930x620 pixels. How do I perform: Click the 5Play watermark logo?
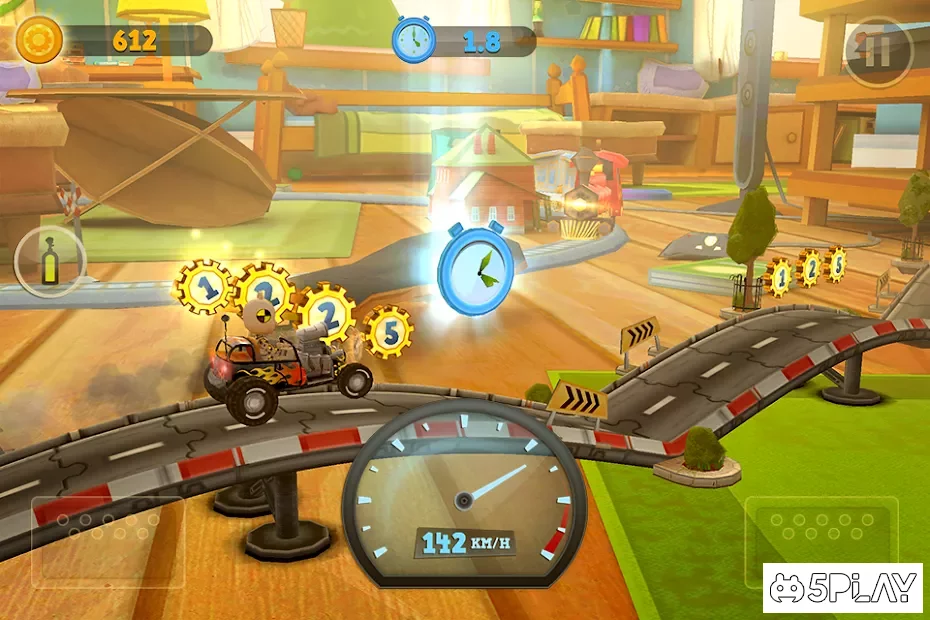tap(842, 588)
